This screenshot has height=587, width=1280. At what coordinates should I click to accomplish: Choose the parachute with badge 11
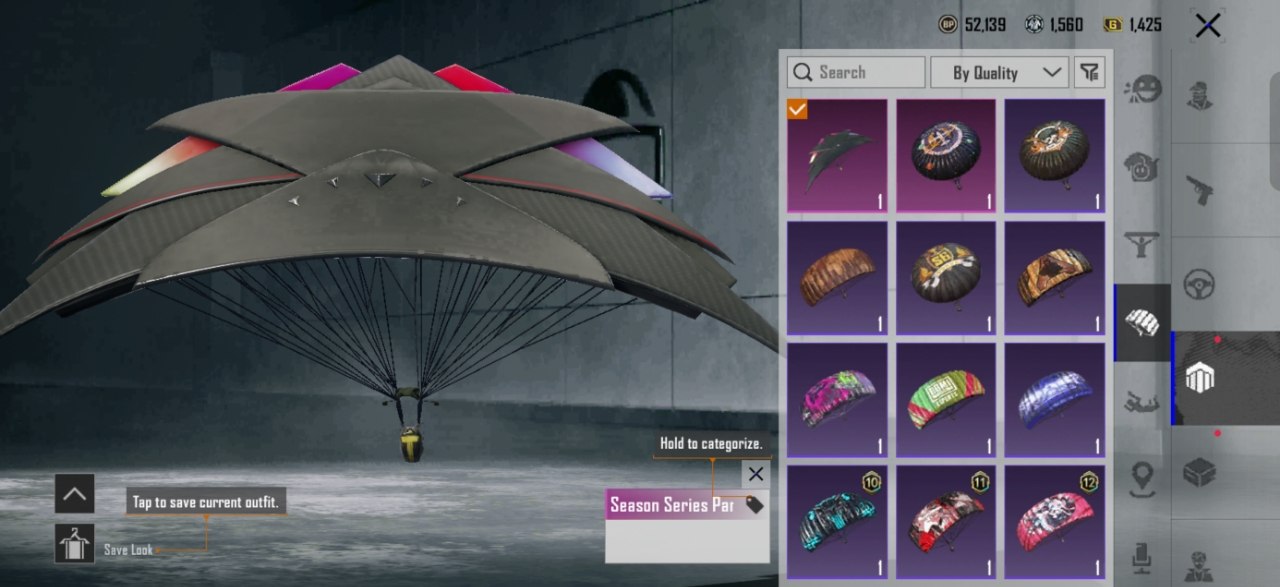[x=946, y=522]
